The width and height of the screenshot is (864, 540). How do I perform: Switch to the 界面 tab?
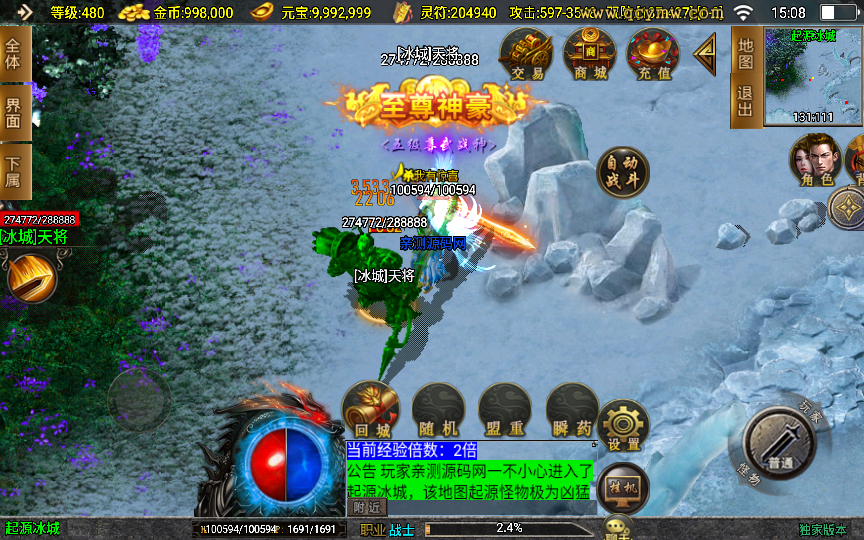click(x=13, y=112)
